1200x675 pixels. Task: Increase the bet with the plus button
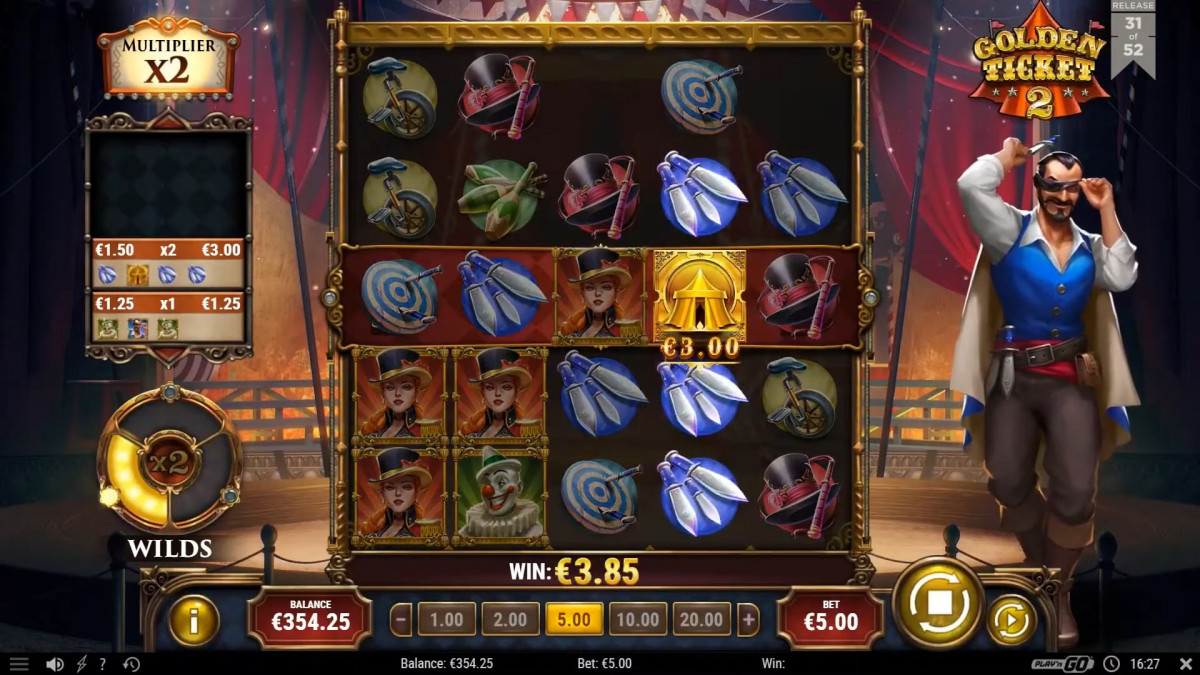click(x=748, y=620)
